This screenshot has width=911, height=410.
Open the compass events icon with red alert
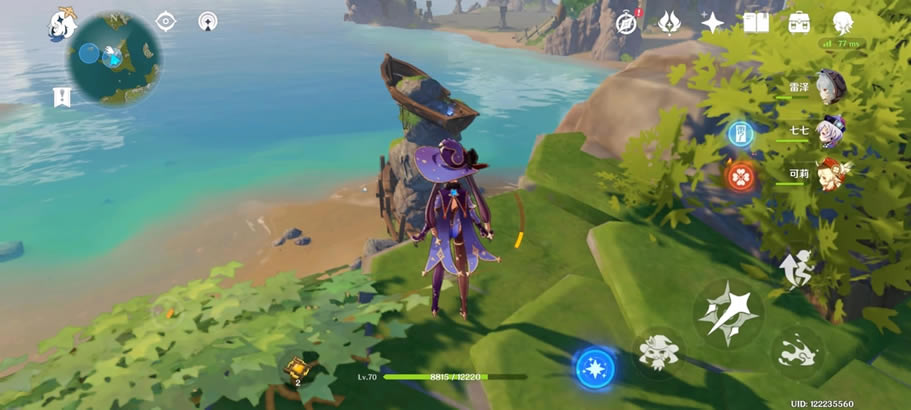coord(627,22)
